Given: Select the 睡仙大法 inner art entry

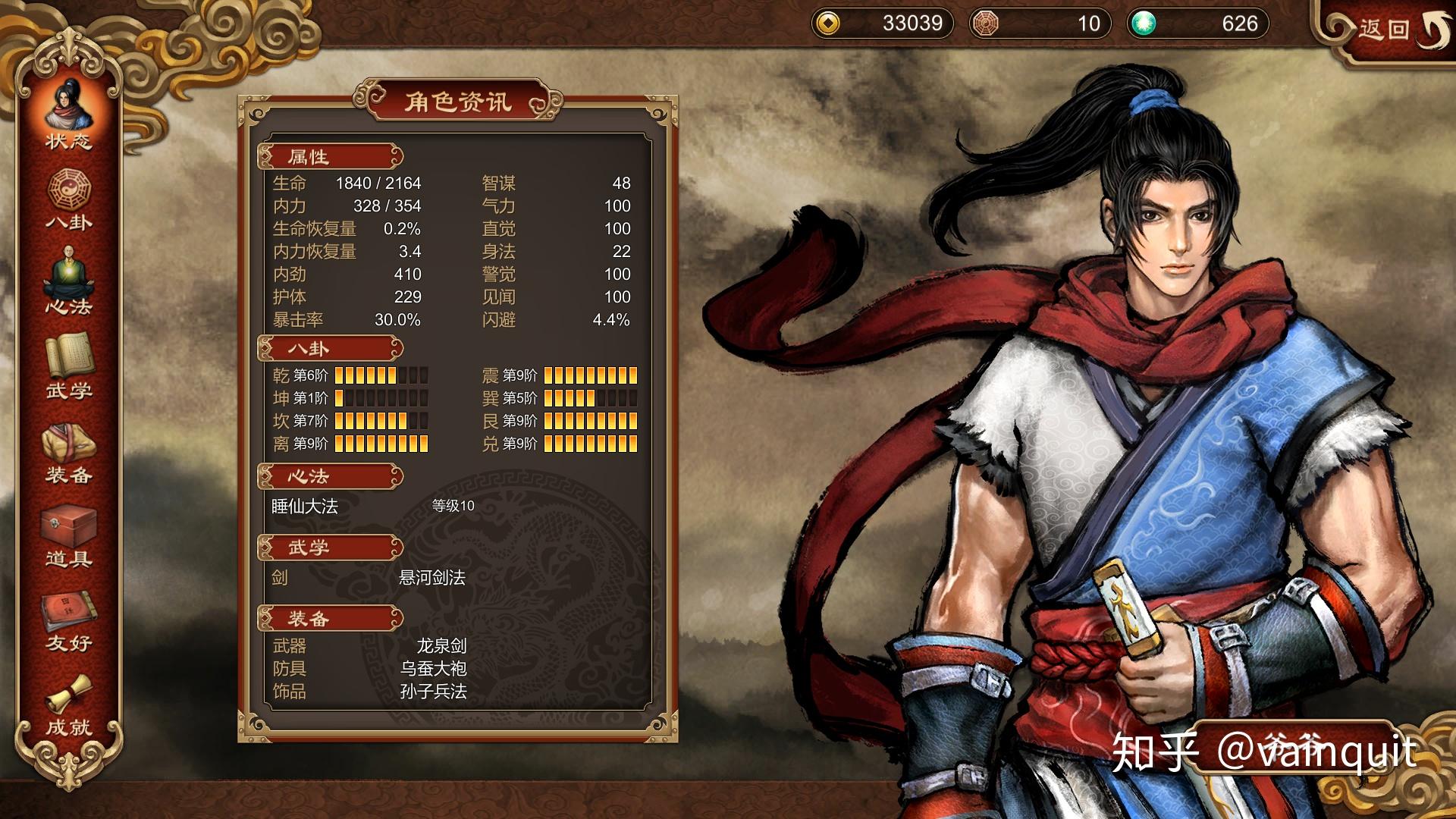Looking at the screenshot, I should click(305, 507).
